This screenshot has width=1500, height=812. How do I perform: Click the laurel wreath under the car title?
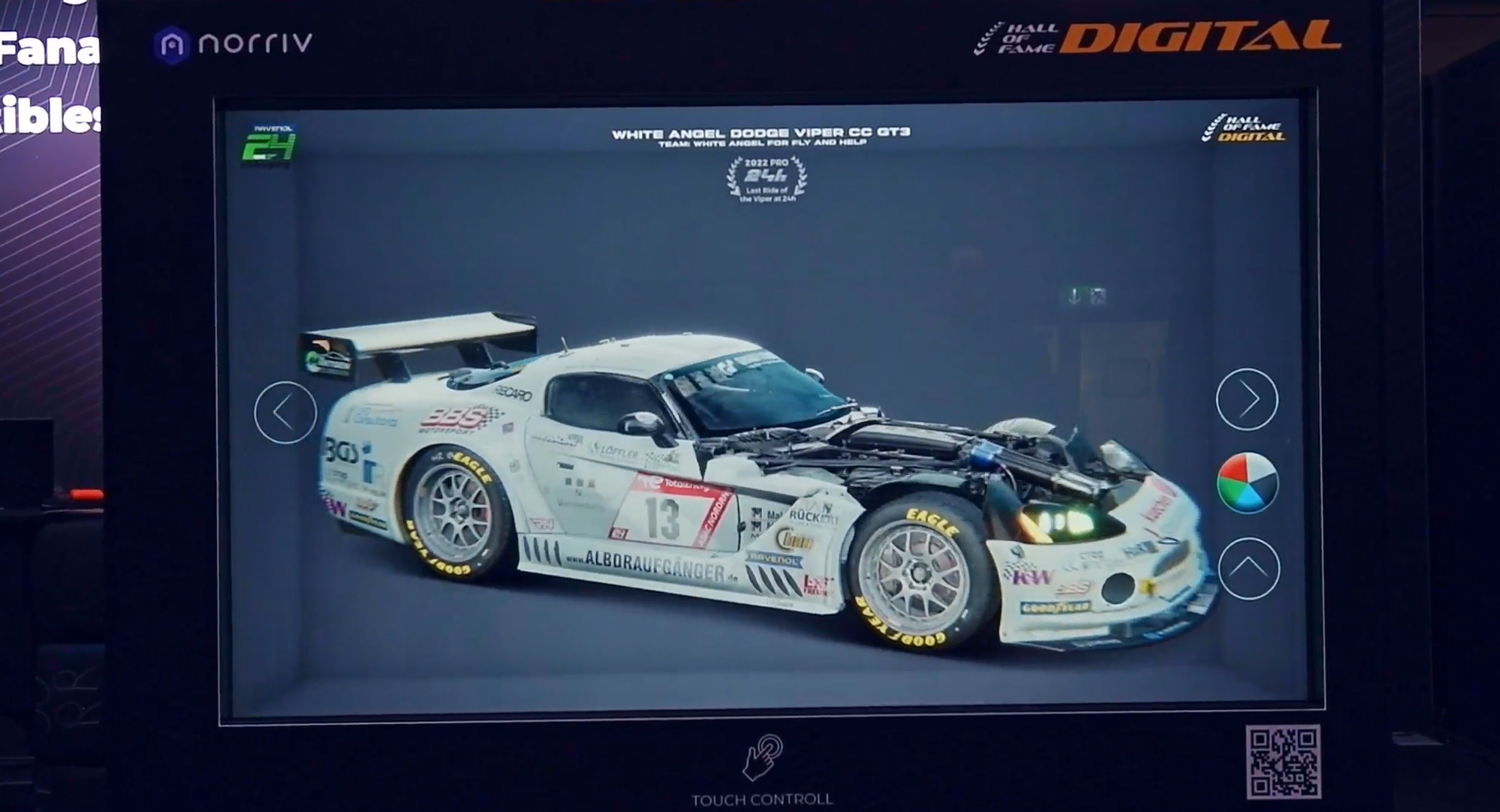click(x=764, y=180)
